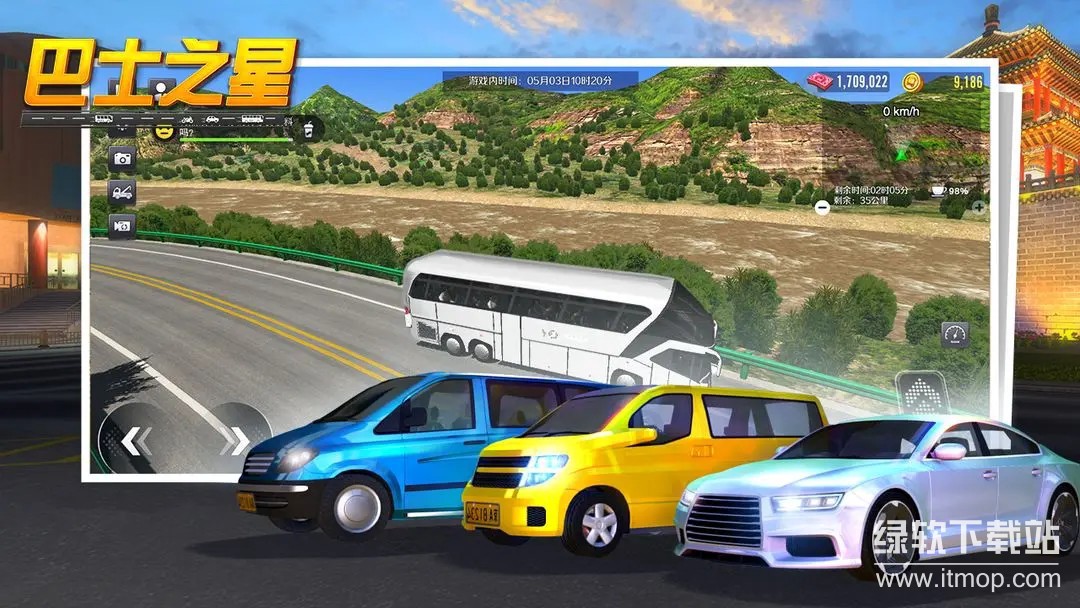Click the gold coin icon
1080x608 pixels.
click(911, 81)
